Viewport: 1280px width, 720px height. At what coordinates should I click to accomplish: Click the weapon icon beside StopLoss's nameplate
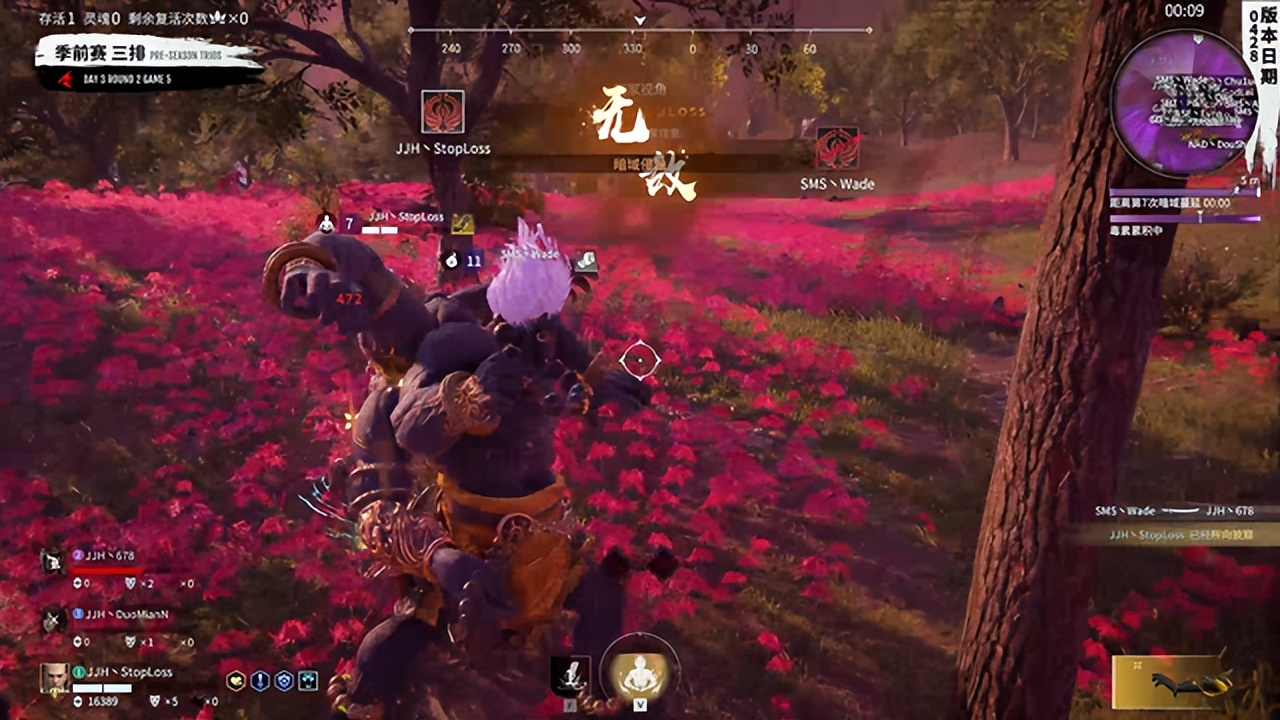(x=462, y=224)
